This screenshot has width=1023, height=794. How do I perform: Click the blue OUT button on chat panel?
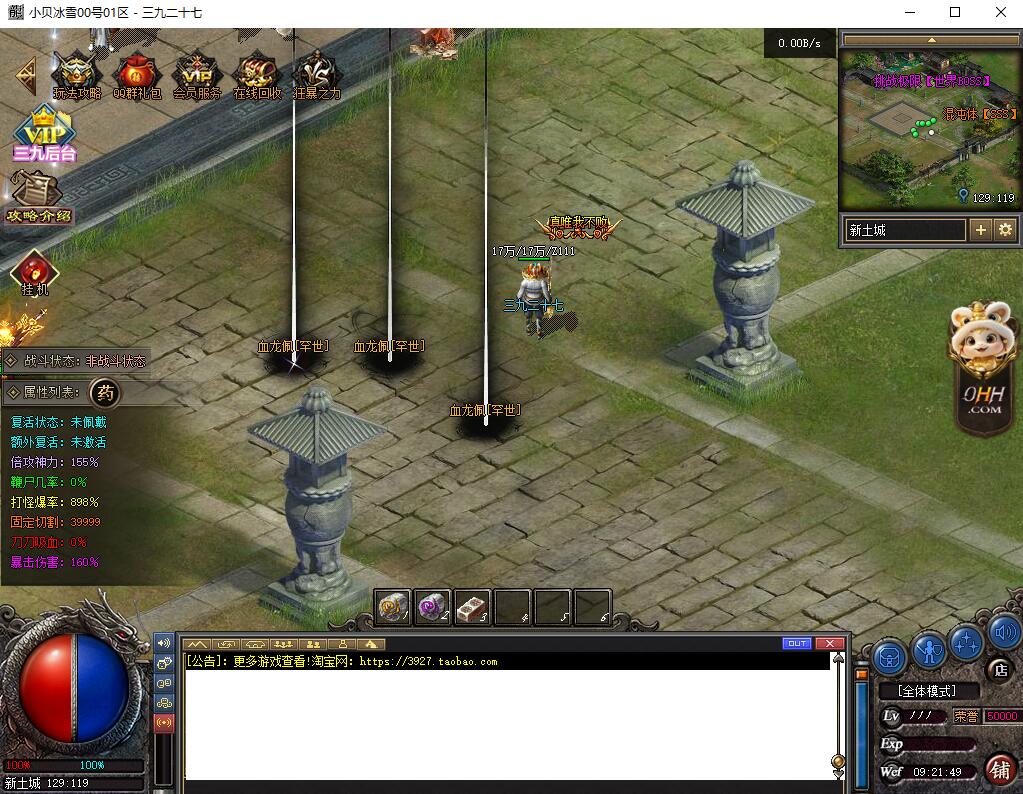(x=797, y=643)
